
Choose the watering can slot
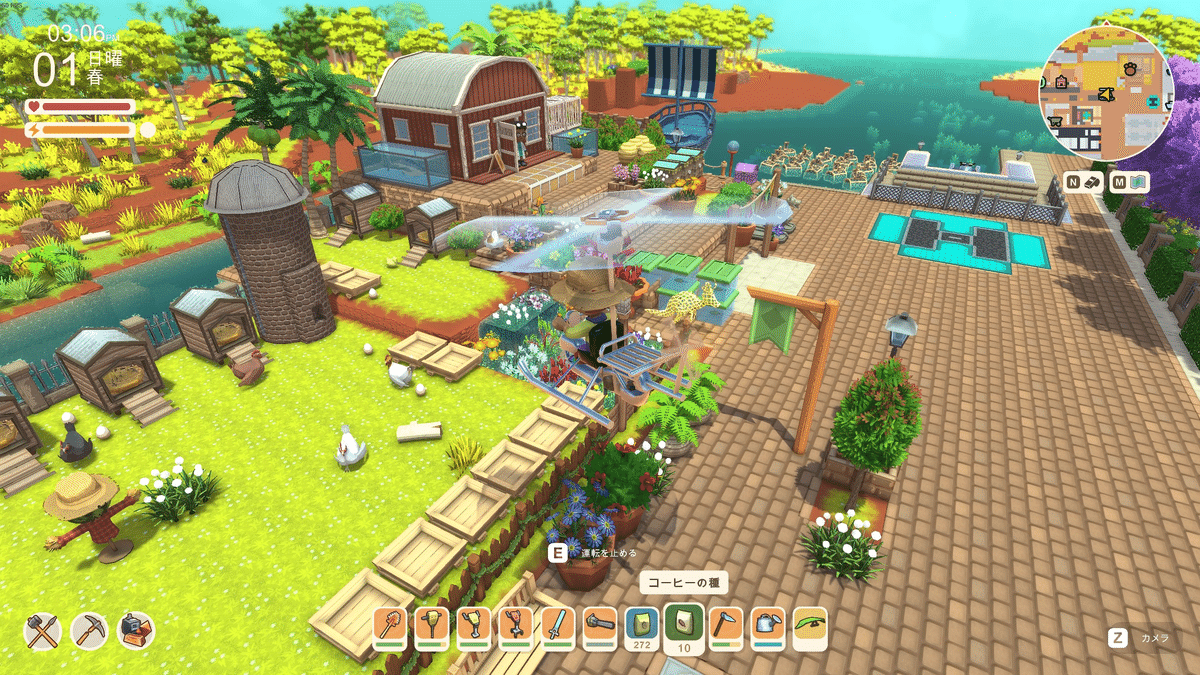click(768, 625)
